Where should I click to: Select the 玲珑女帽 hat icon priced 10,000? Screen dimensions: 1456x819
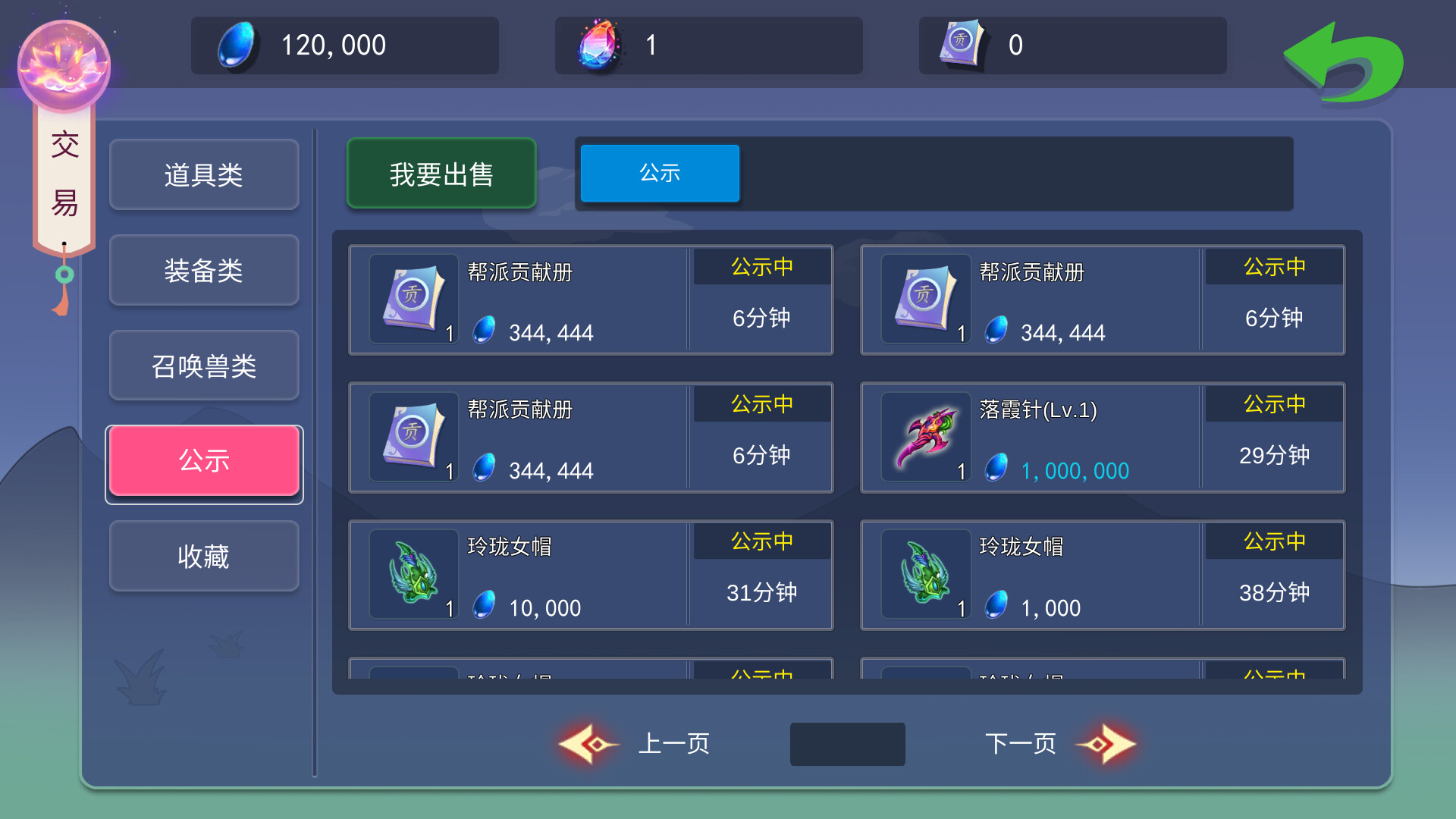click(413, 574)
